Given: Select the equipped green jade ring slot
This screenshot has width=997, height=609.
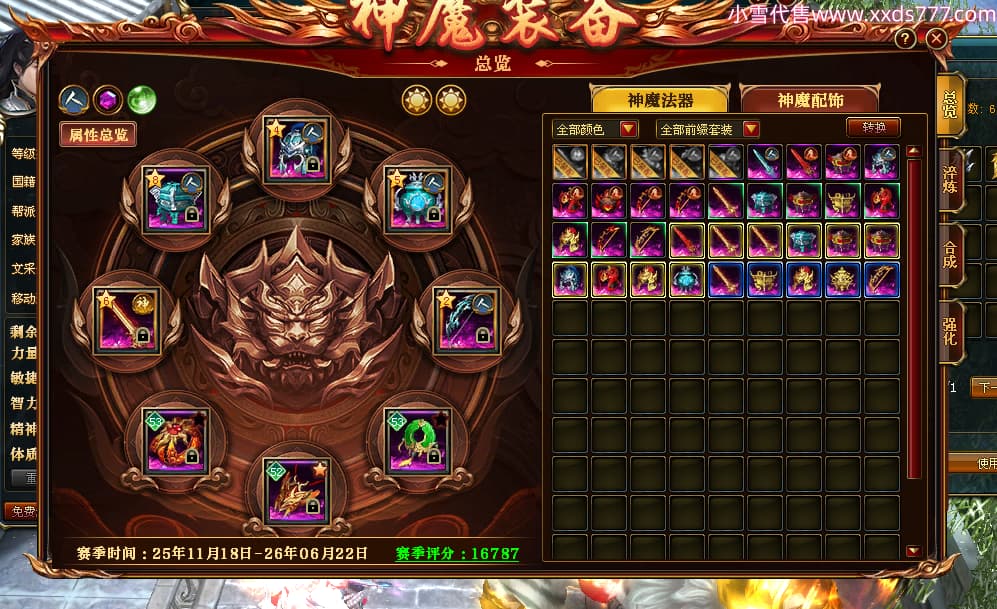Looking at the screenshot, I should 418,441.
